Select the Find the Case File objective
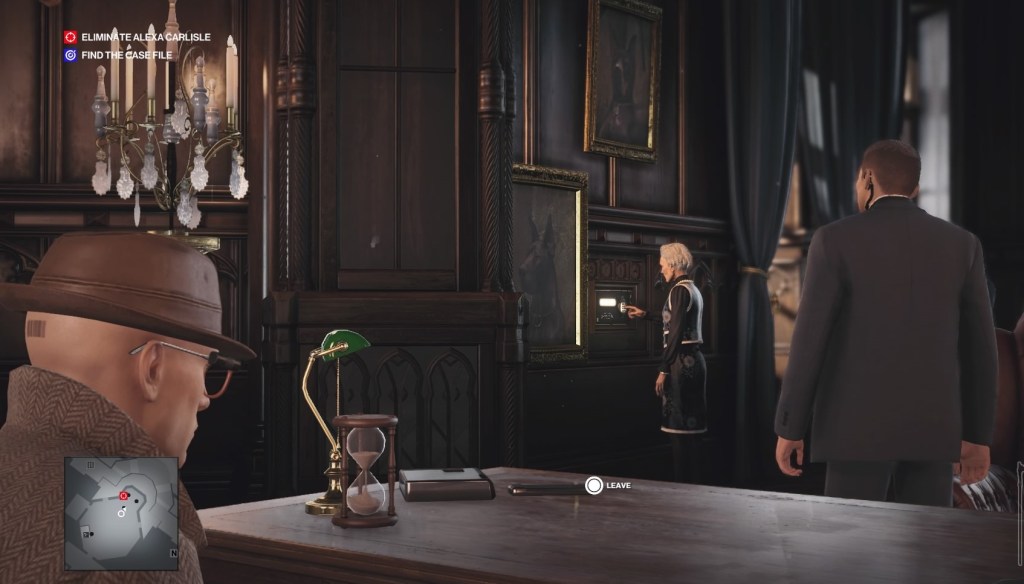 click(x=127, y=55)
